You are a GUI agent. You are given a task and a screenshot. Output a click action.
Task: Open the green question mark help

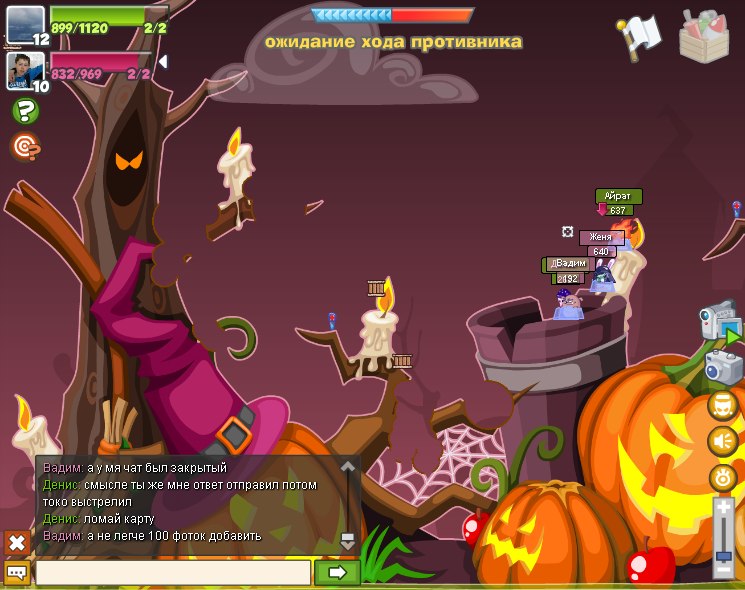[x=25, y=111]
